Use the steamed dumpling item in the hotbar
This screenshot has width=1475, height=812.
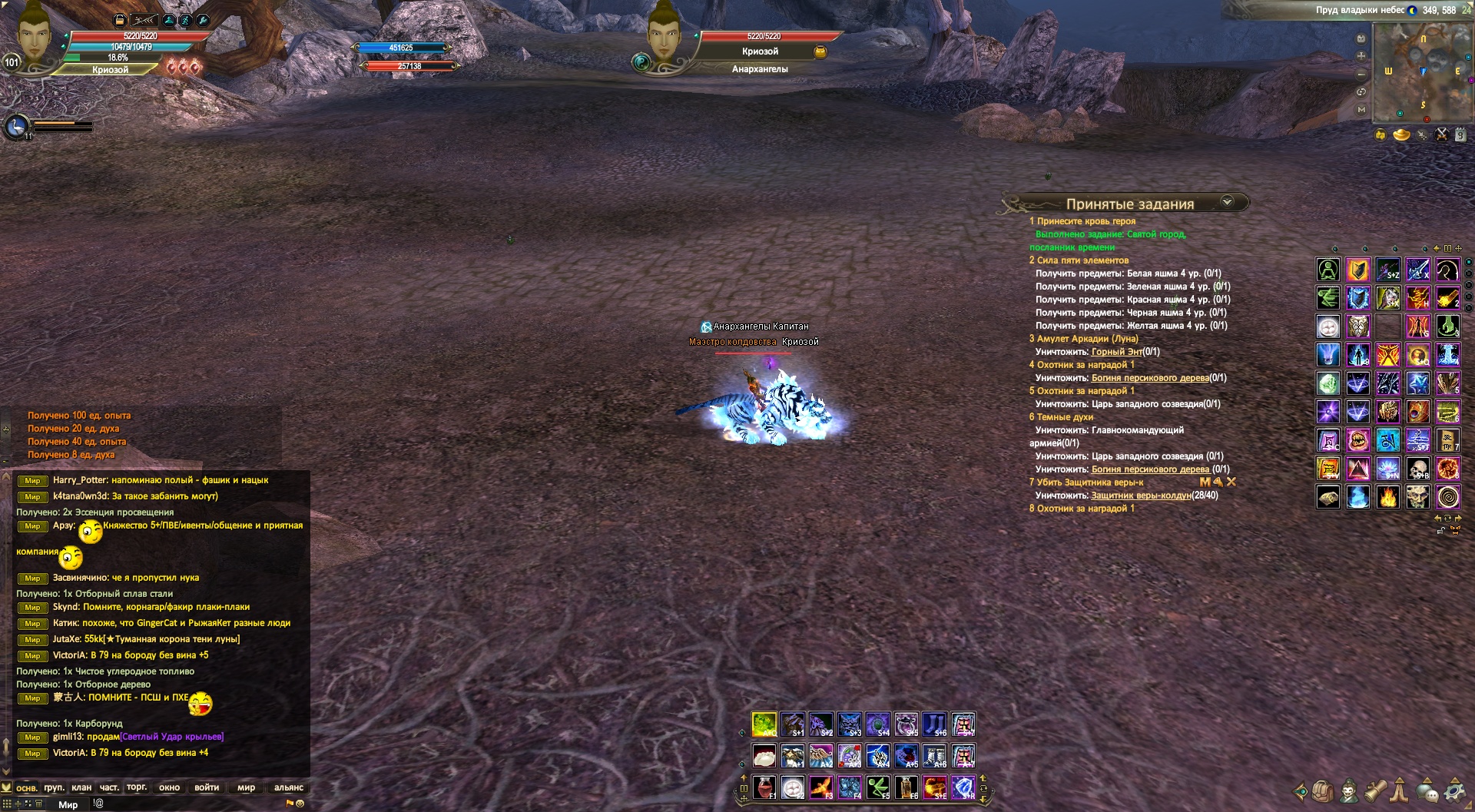[764, 756]
